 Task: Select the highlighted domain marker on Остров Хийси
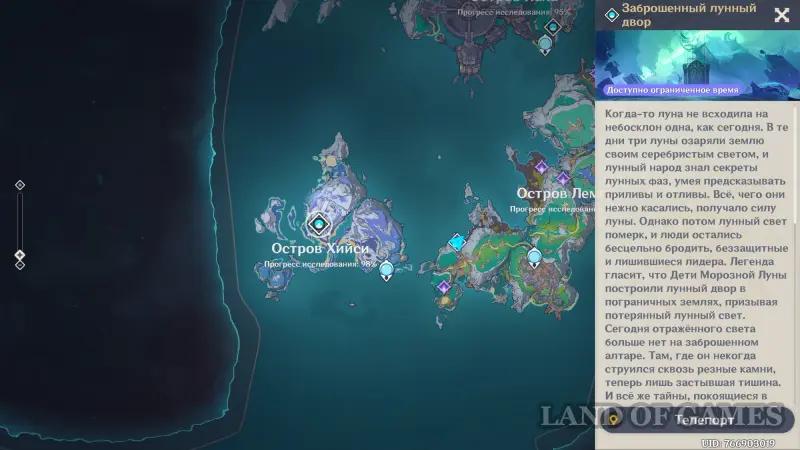point(319,223)
